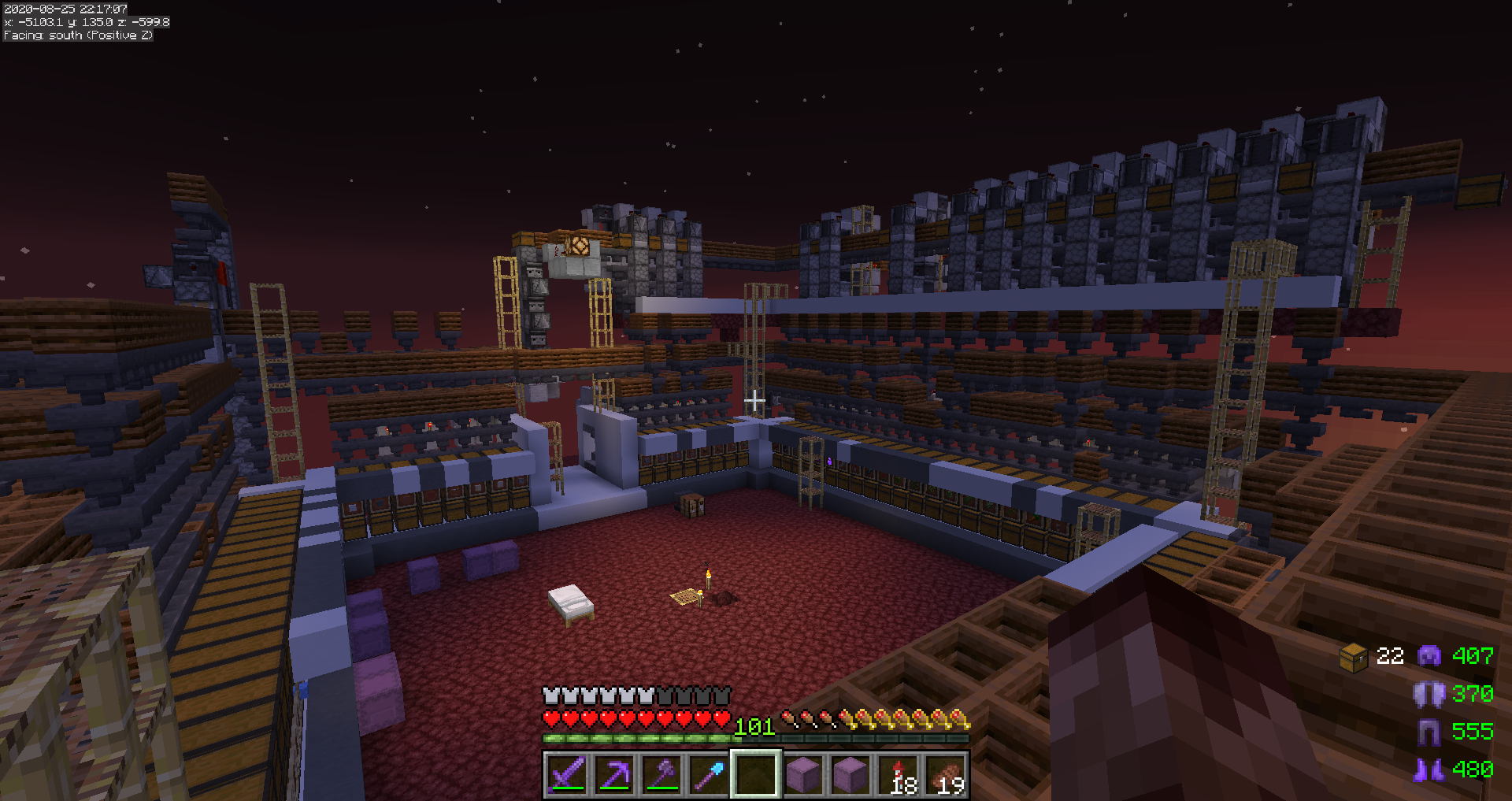Choose the cooked steak stack
The image size is (1512, 801).
click(x=947, y=775)
